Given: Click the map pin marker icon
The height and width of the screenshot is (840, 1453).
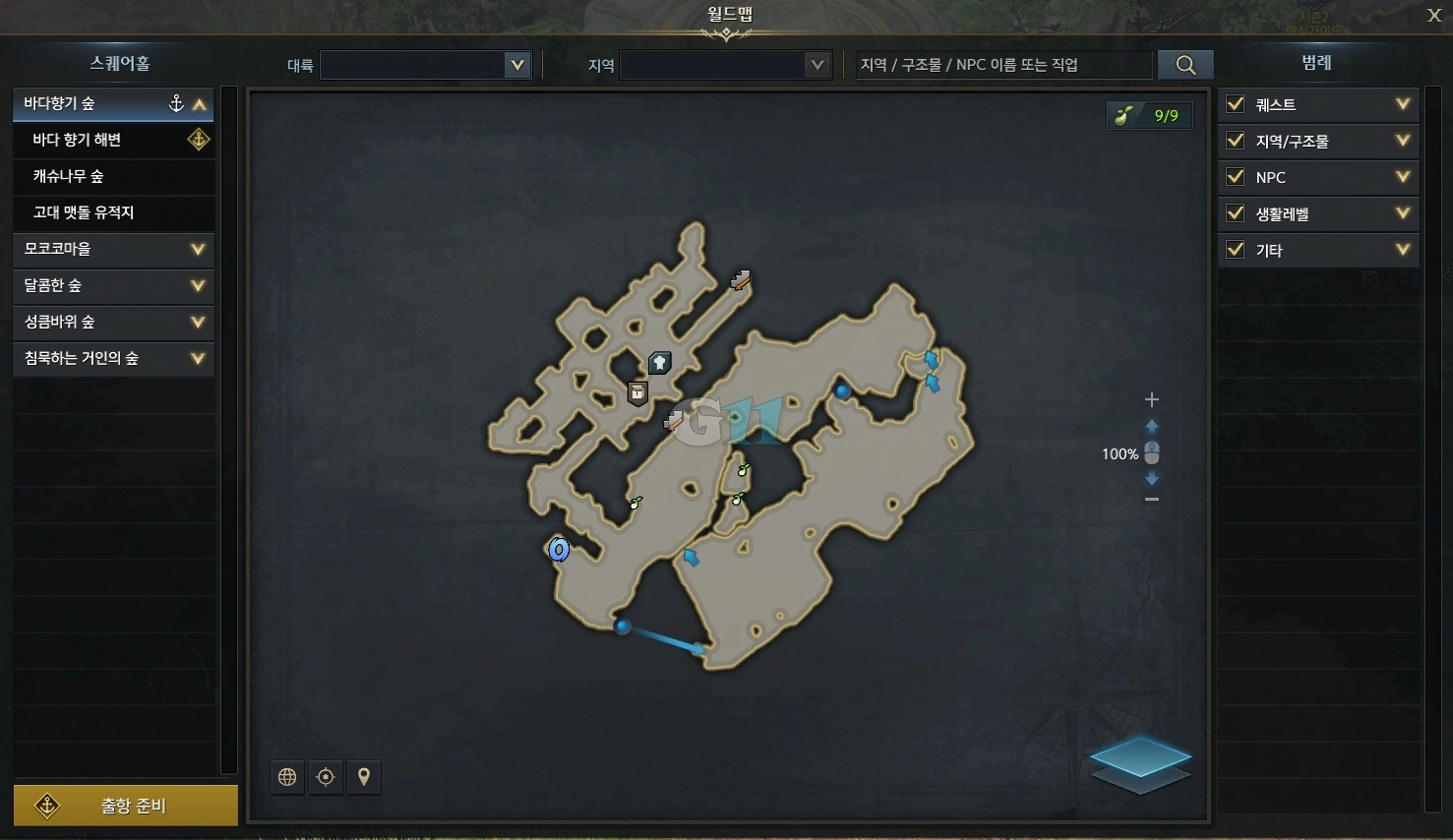Looking at the screenshot, I should pyautogui.click(x=363, y=777).
